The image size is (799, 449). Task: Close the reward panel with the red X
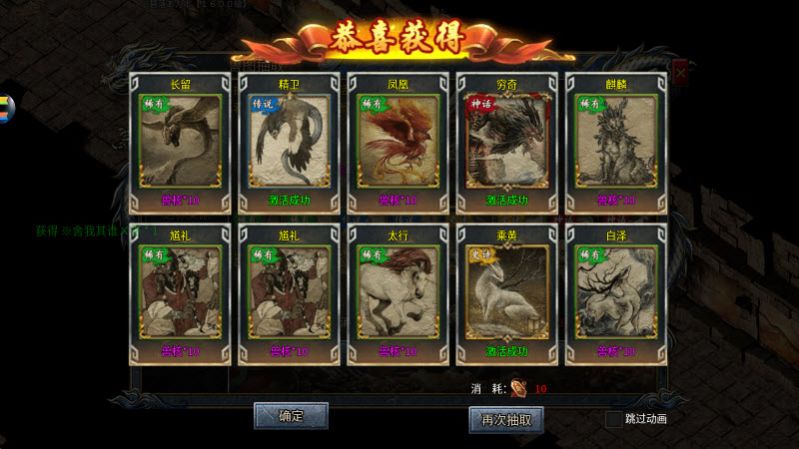680,73
